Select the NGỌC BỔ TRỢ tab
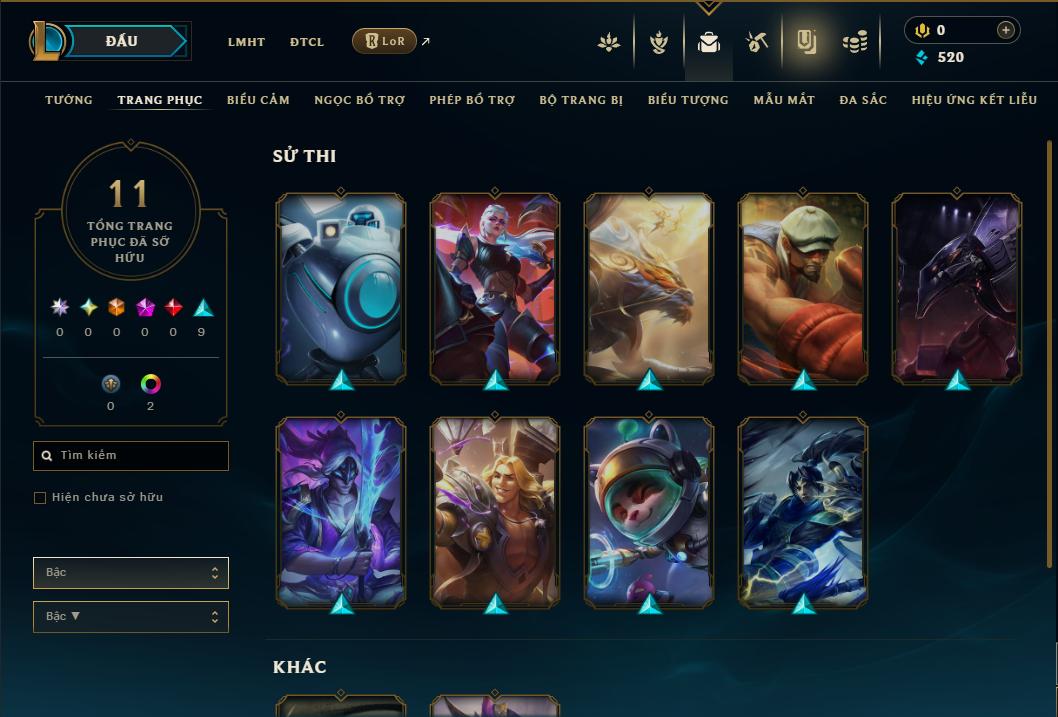This screenshot has width=1058, height=717. tap(359, 100)
